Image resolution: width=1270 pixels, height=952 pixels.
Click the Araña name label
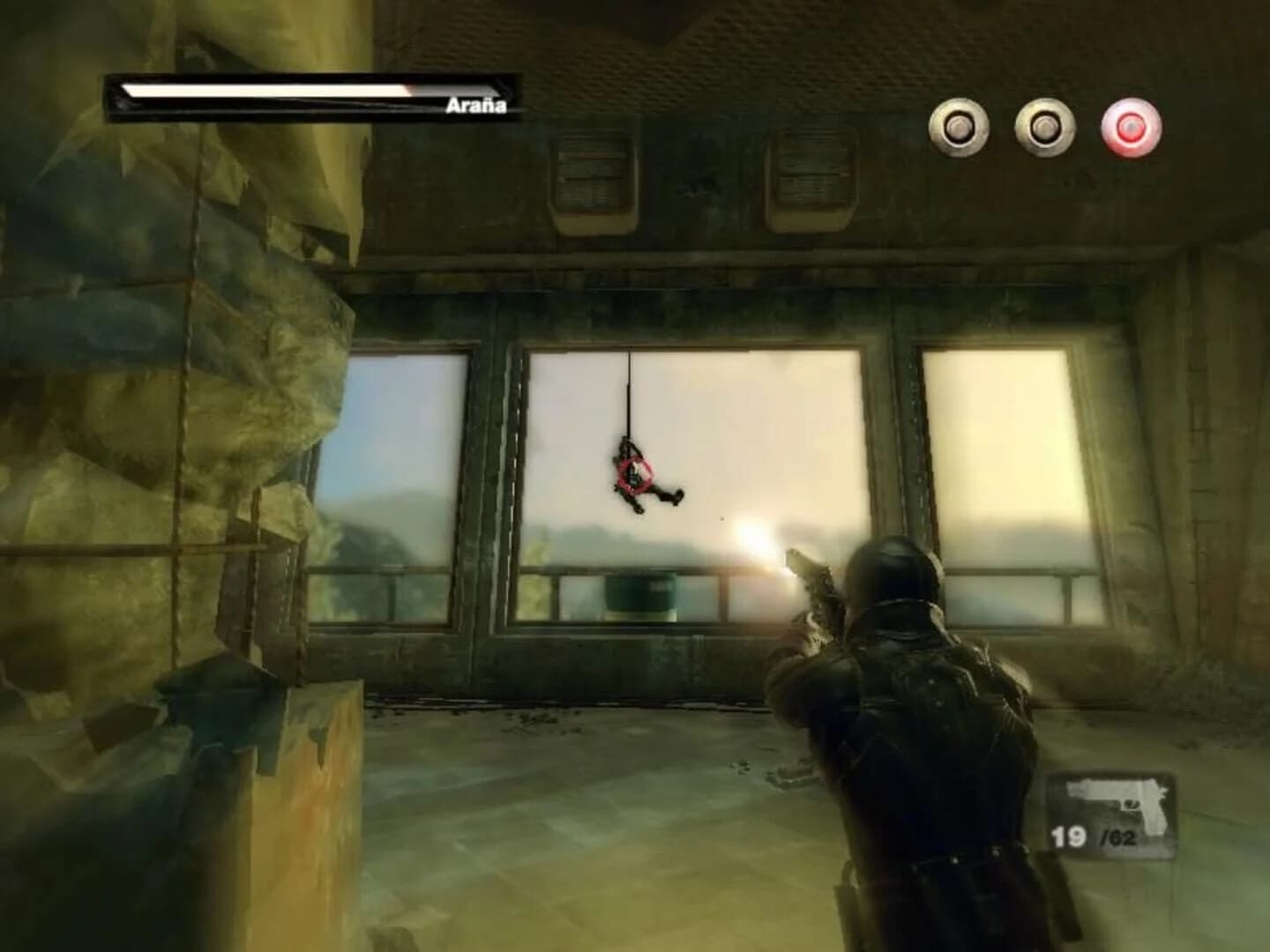(x=476, y=107)
